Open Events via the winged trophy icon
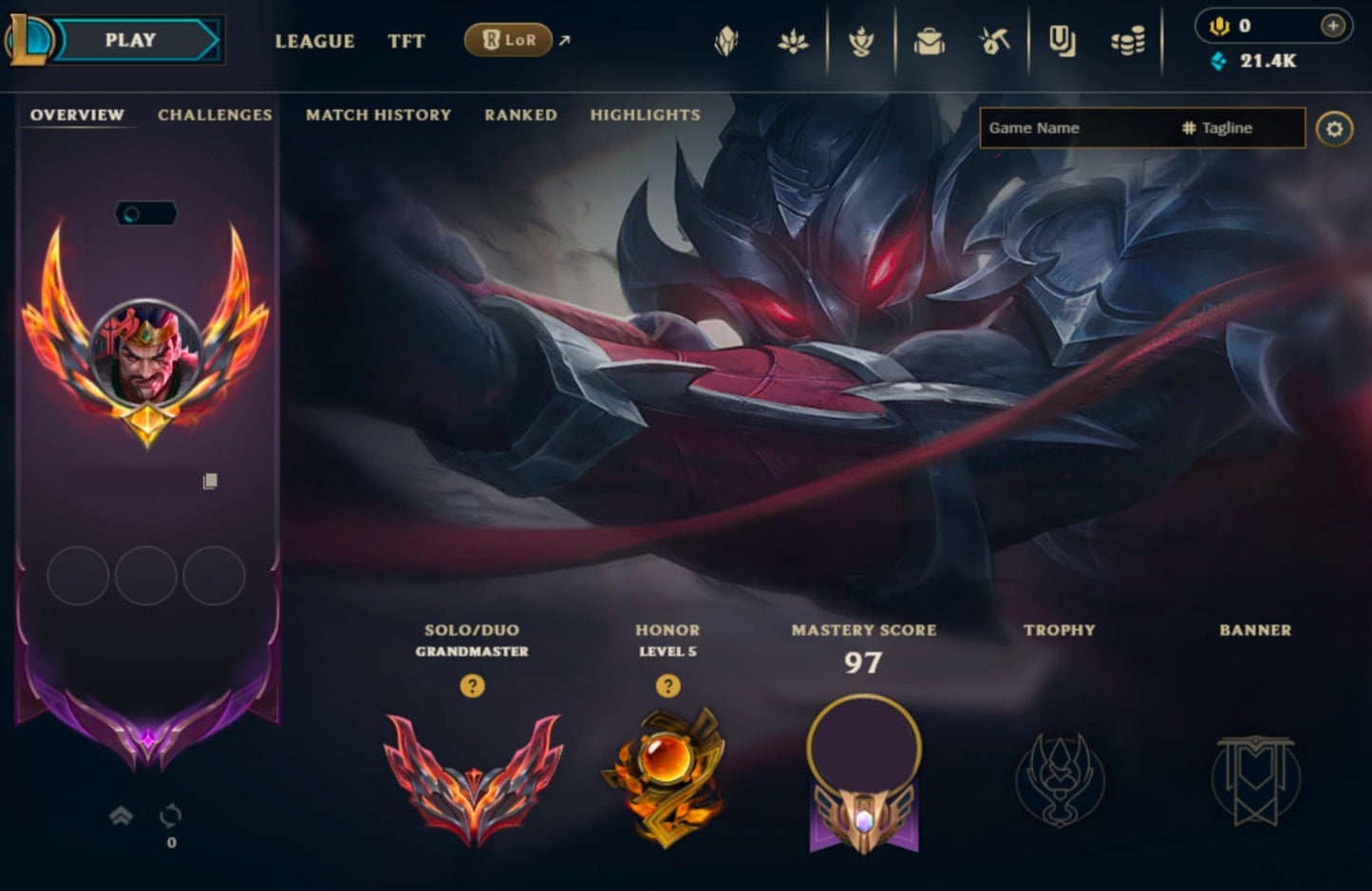 tap(862, 40)
